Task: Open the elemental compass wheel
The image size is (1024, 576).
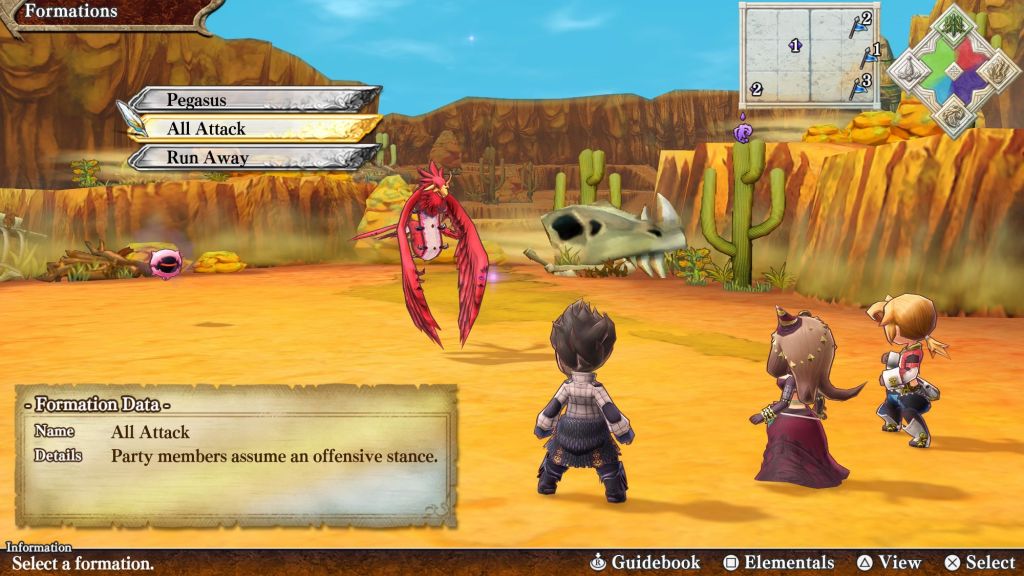Action: (x=954, y=70)
